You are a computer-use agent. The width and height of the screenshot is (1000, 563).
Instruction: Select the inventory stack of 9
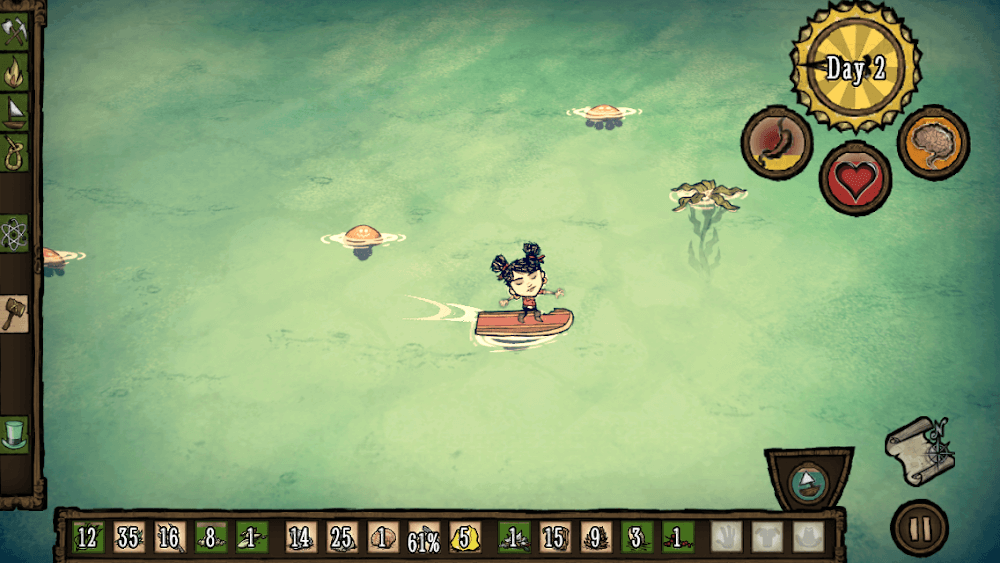tap(594, 538)
